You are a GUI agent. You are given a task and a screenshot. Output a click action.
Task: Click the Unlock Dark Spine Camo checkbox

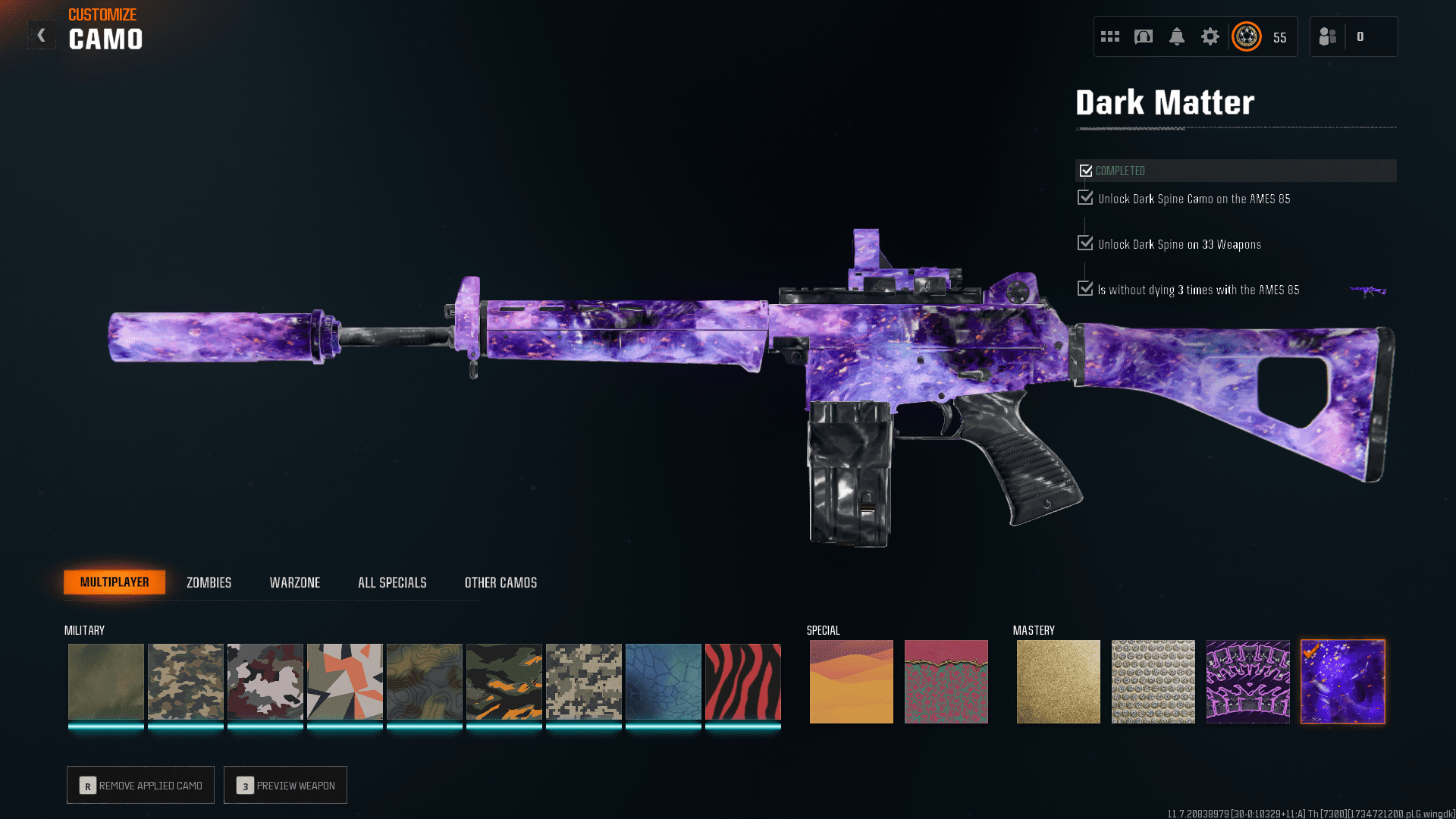[x=1084, y=197]
